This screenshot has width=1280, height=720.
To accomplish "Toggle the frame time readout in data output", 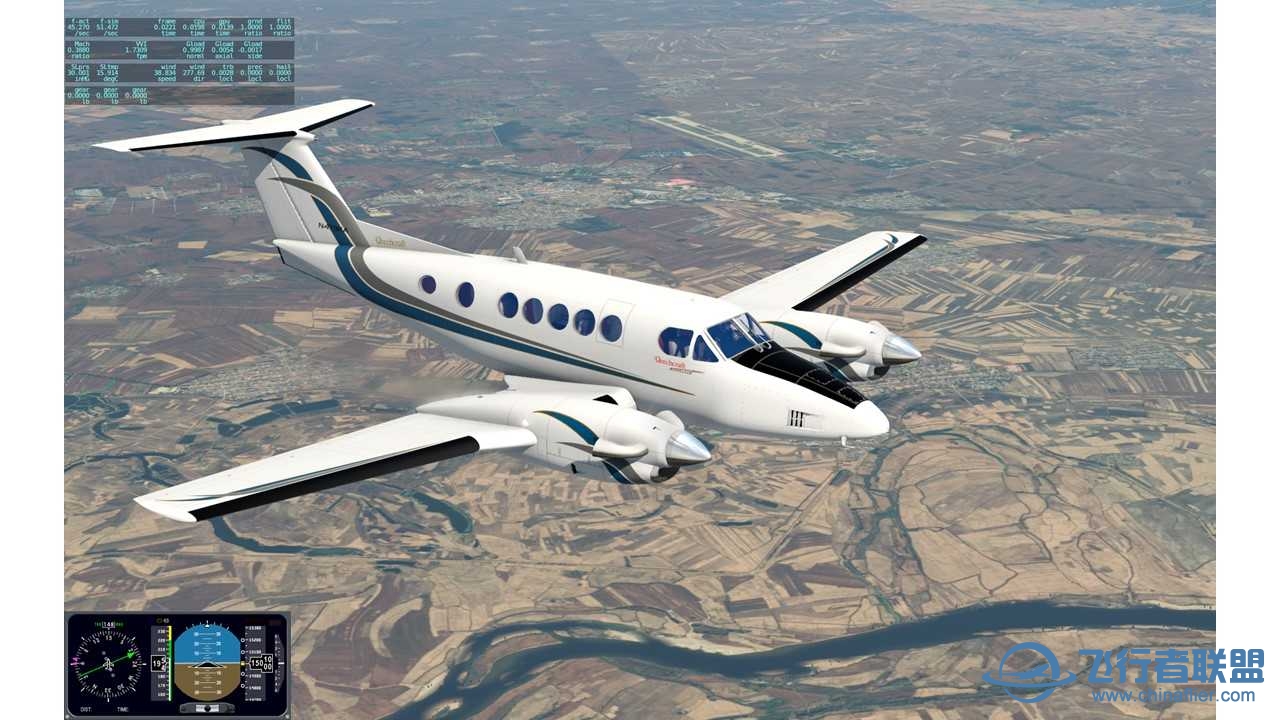I will [x=167, y=26].
